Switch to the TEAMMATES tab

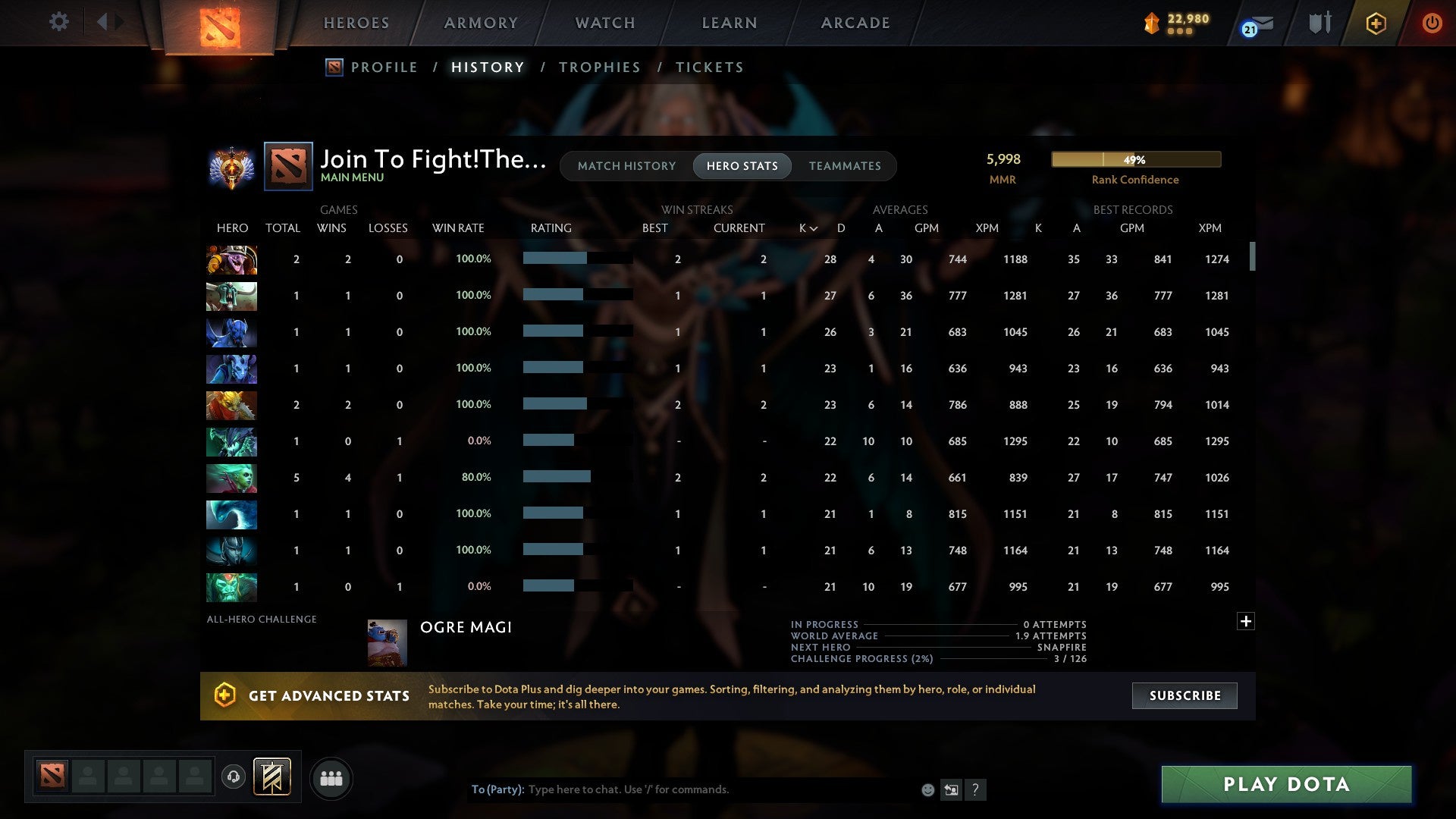(x=845, y=165)
